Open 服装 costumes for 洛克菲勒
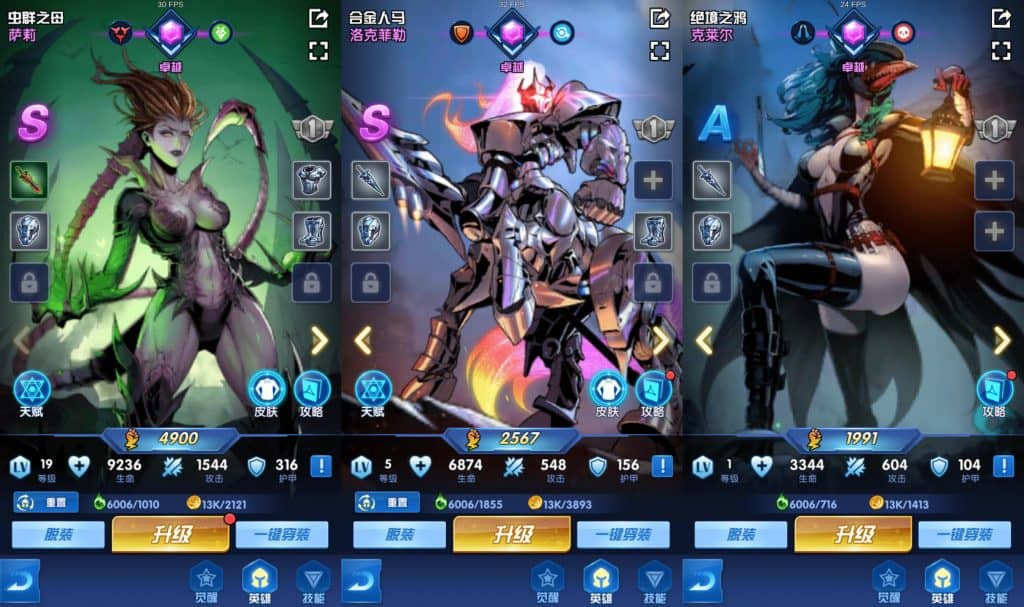 (x=399, y=535)
